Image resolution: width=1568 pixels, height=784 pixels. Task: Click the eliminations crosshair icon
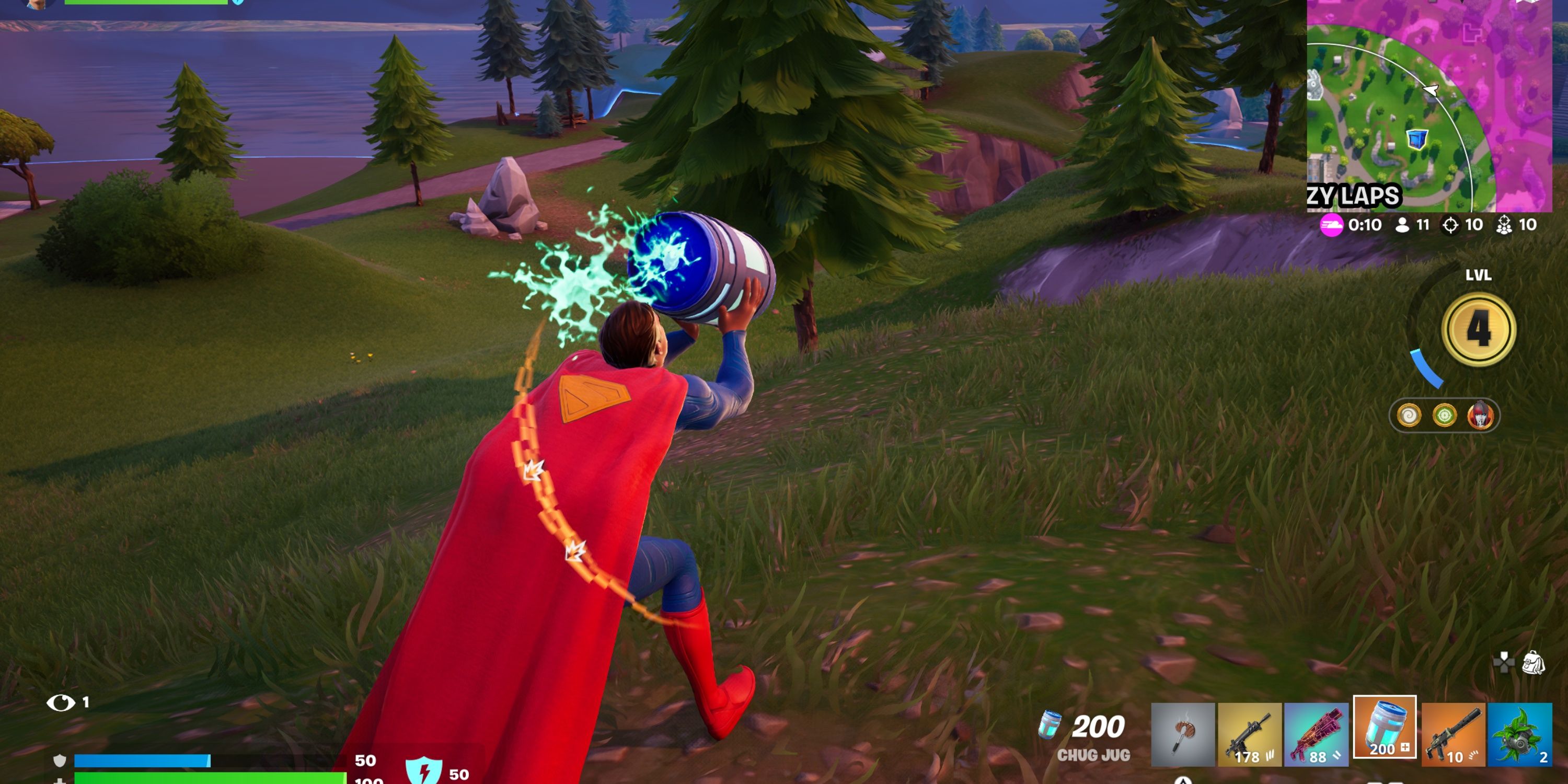pyautogui.click(x=1451, y=225)
